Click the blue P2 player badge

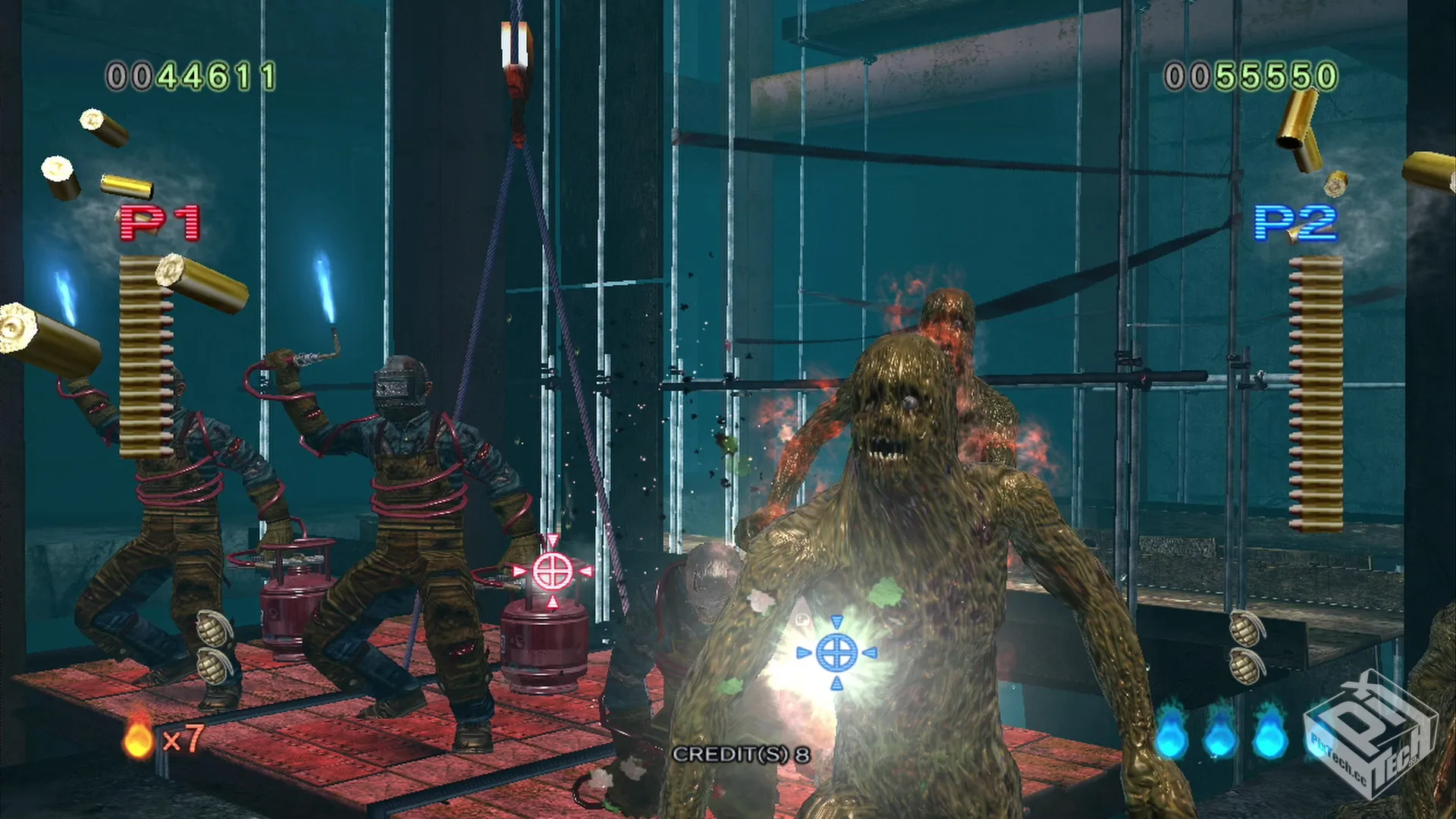point(1295,223)
